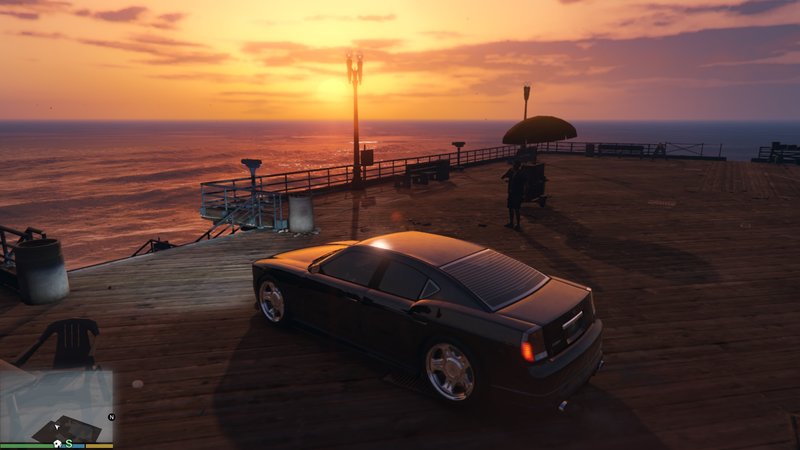Screen dimensions: 800x450
Task: Click the white player arrow on minimap
Action: 57,427
